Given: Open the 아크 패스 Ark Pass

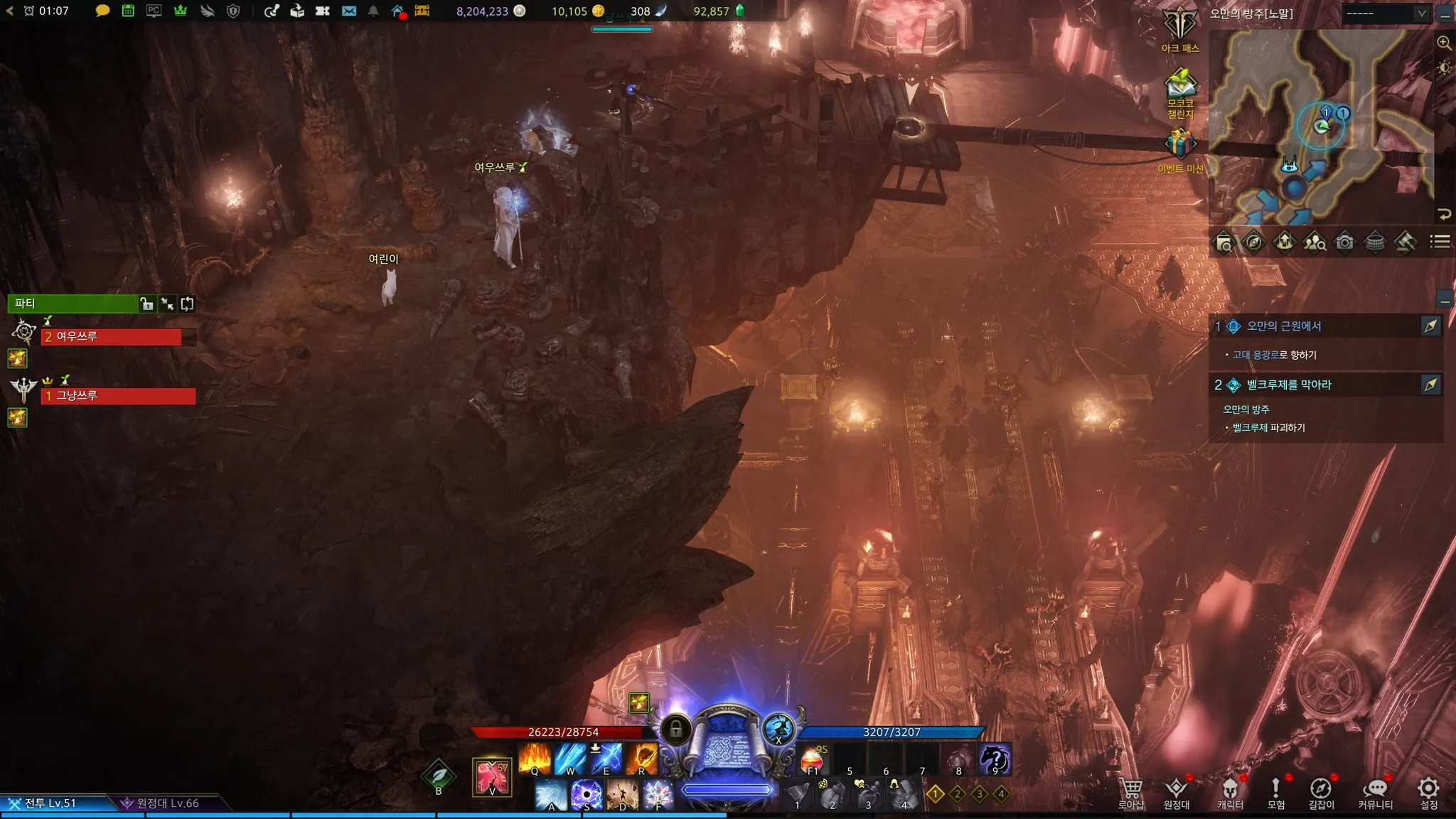Looking at the screenshot, I should pyautogui.click(x=1180, y=28).
